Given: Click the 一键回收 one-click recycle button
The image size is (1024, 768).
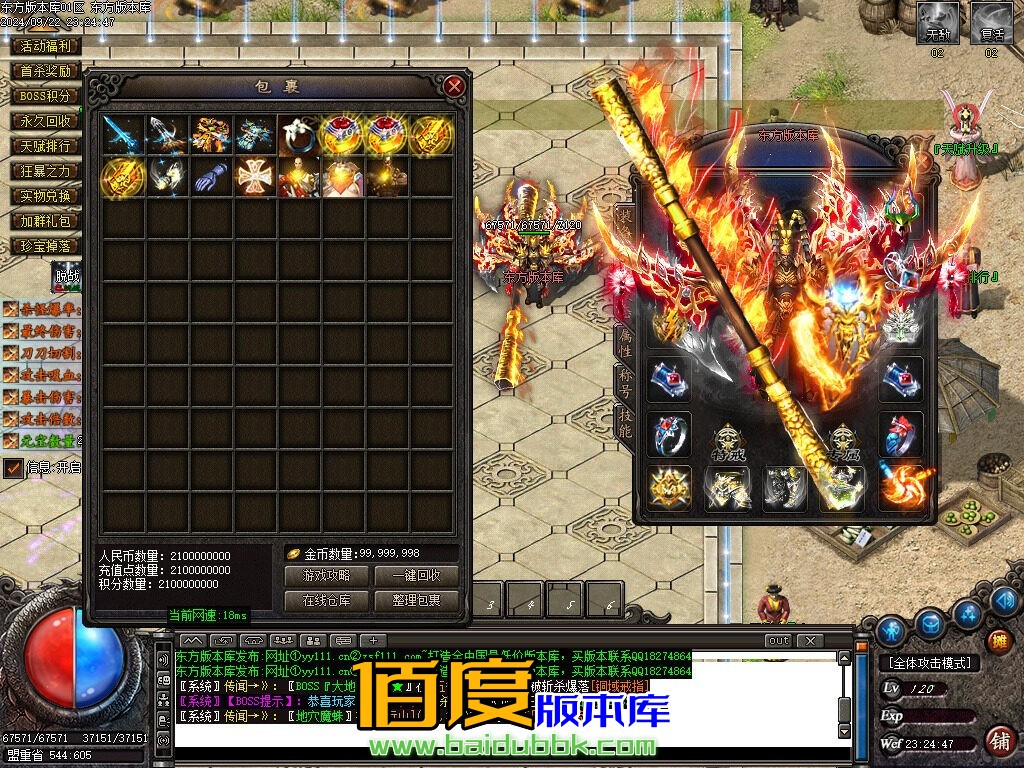Looking at the screenshot, I should [416, 576].
